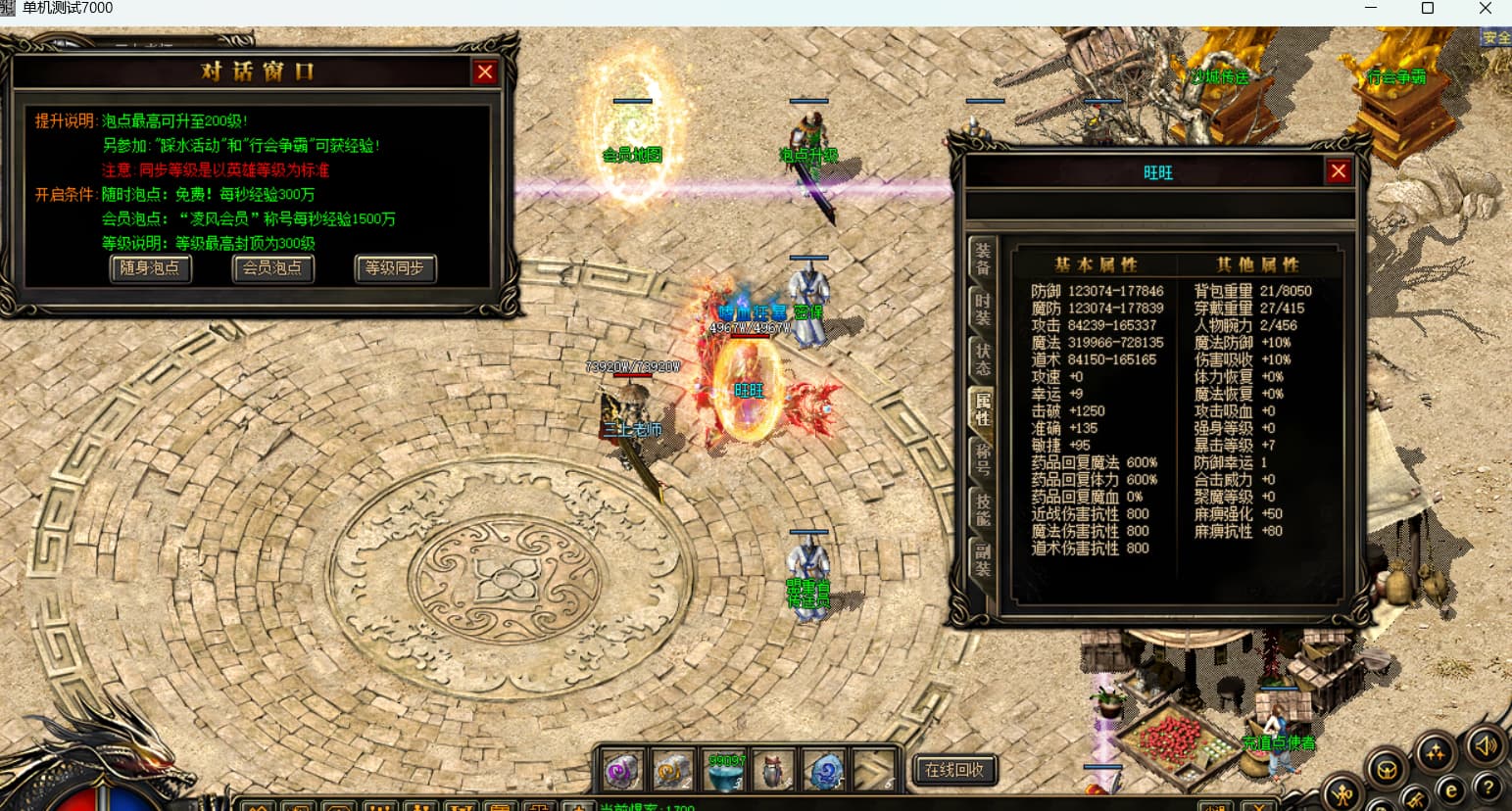The image size is (1512, 811).
Task: View the 副装 secondary gear tab
Action: (x=982, y=559)
